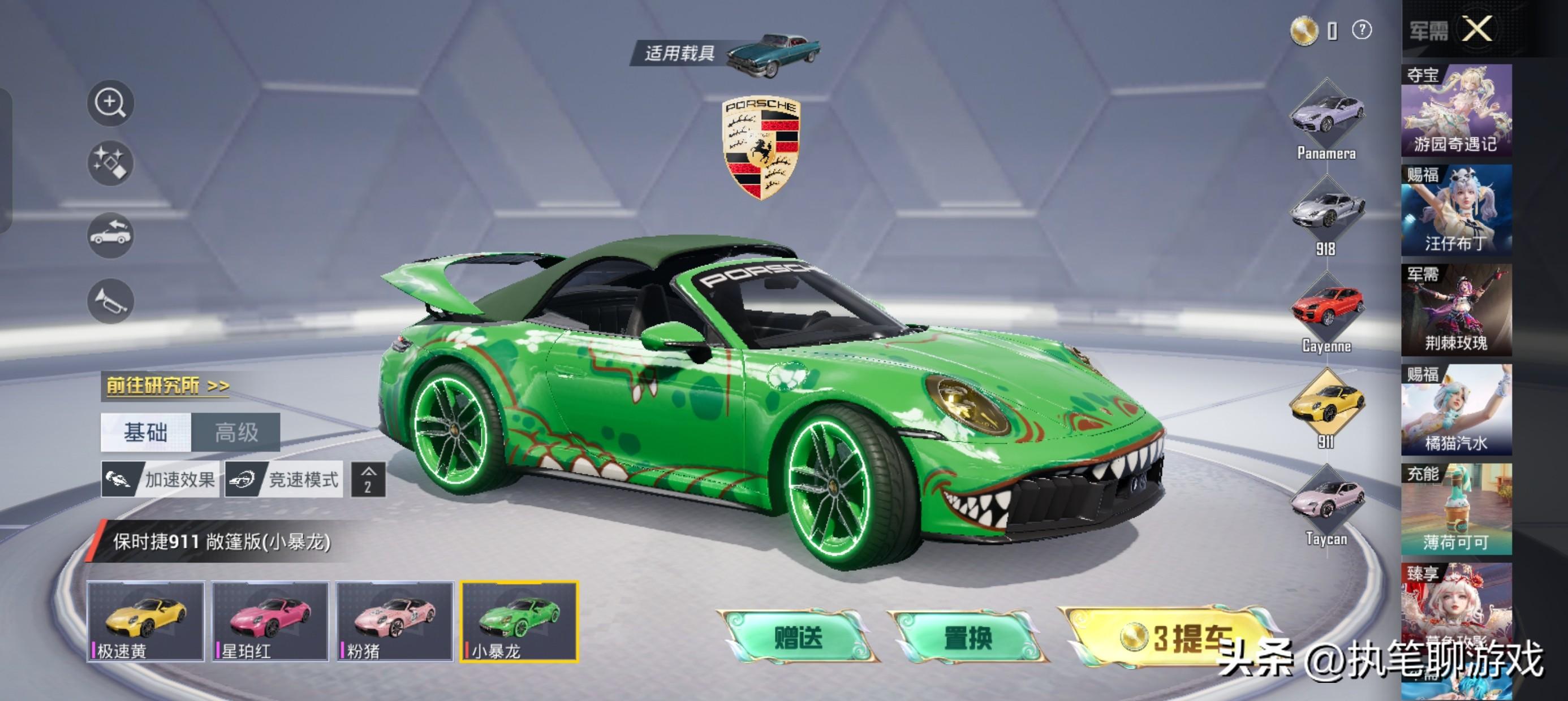The height and width of the screenshot is (701, 1568).
Task: Open the sparkle paint effects icon
Action: click(110, 163)
